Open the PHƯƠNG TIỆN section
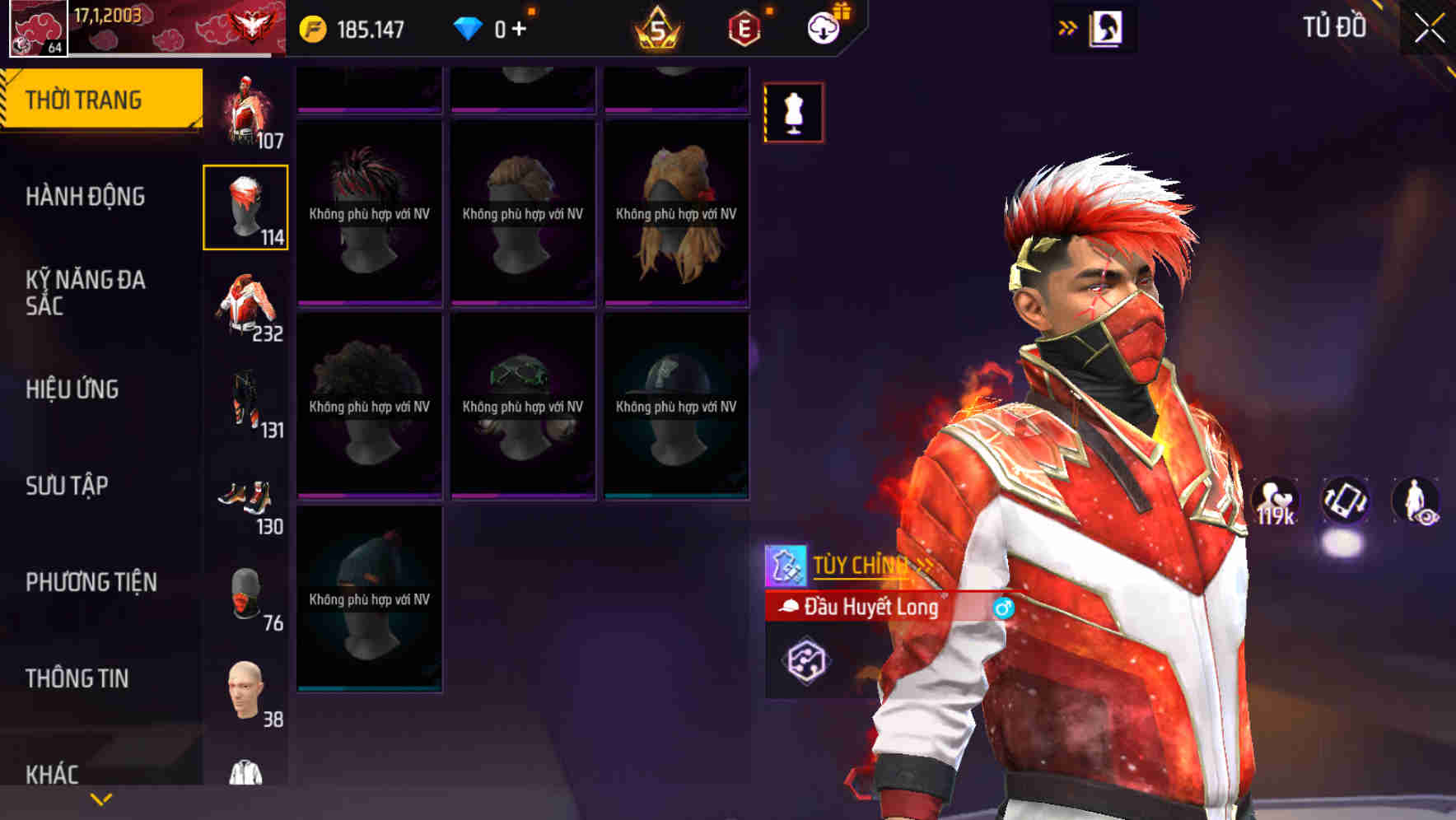The width and height of the screenshot is (1456, 820). coord(91,582)
